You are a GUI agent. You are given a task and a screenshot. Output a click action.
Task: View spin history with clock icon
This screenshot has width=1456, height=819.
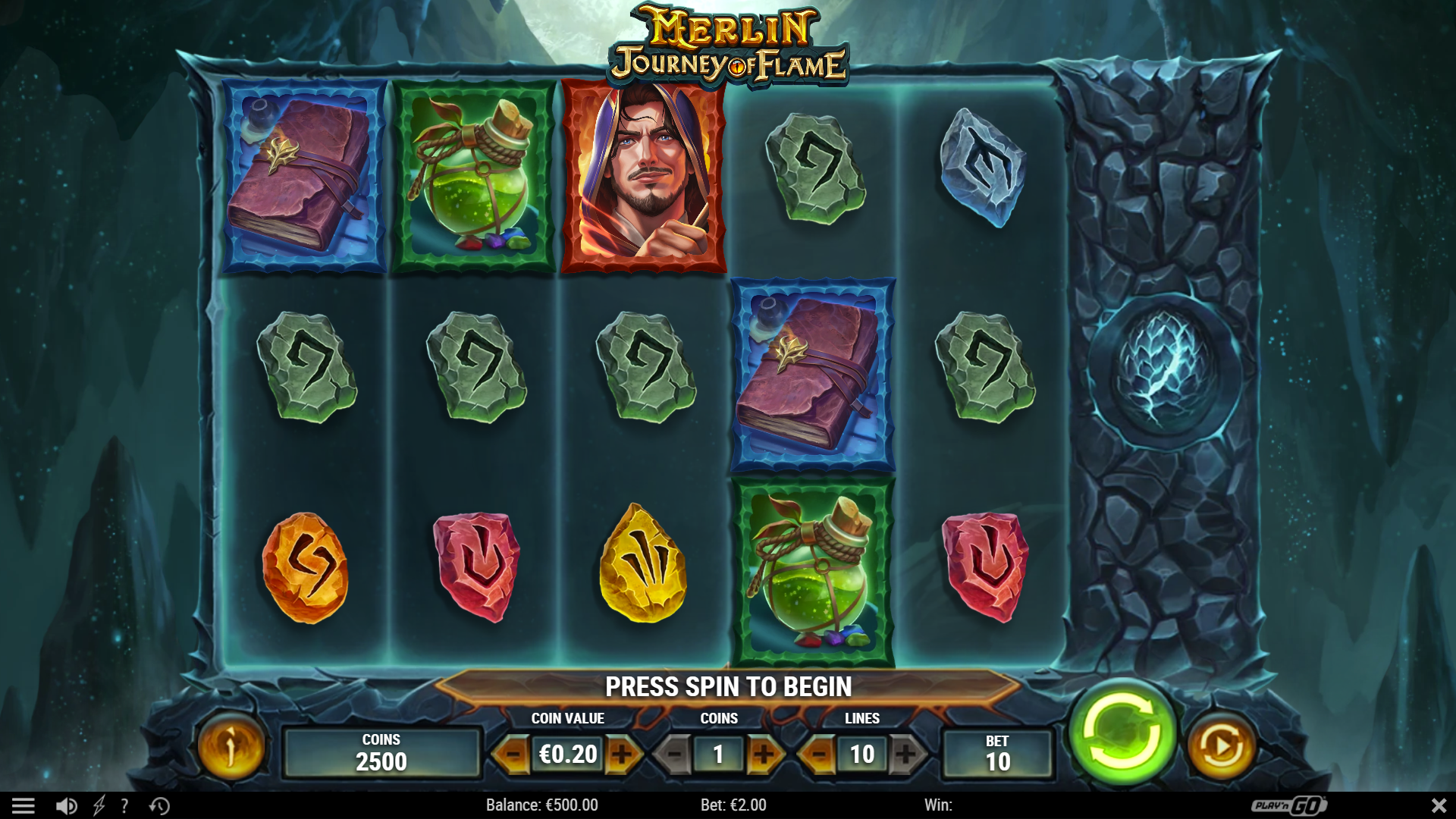pyautogui.click(x=159, y=805)
